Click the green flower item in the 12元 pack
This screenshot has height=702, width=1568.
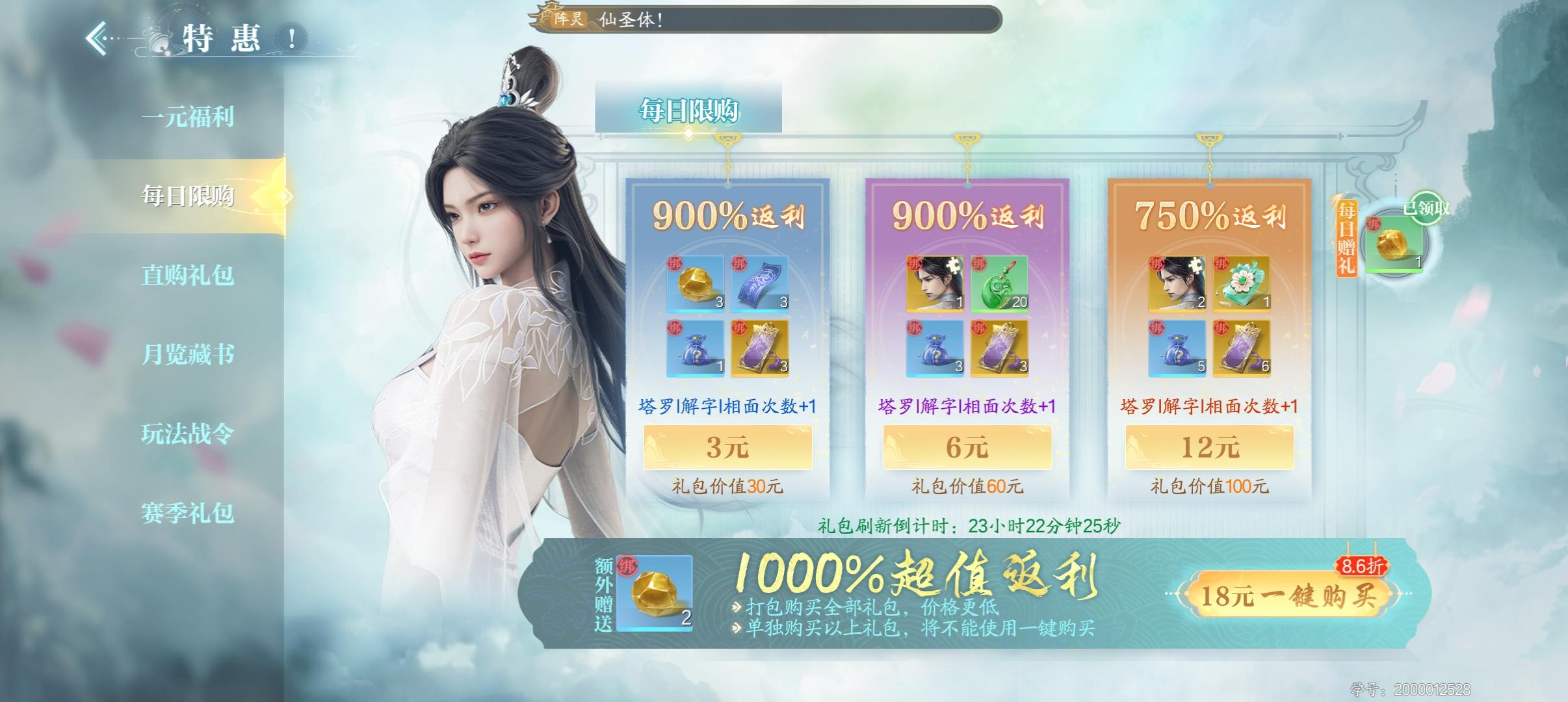click(1241, 283)
